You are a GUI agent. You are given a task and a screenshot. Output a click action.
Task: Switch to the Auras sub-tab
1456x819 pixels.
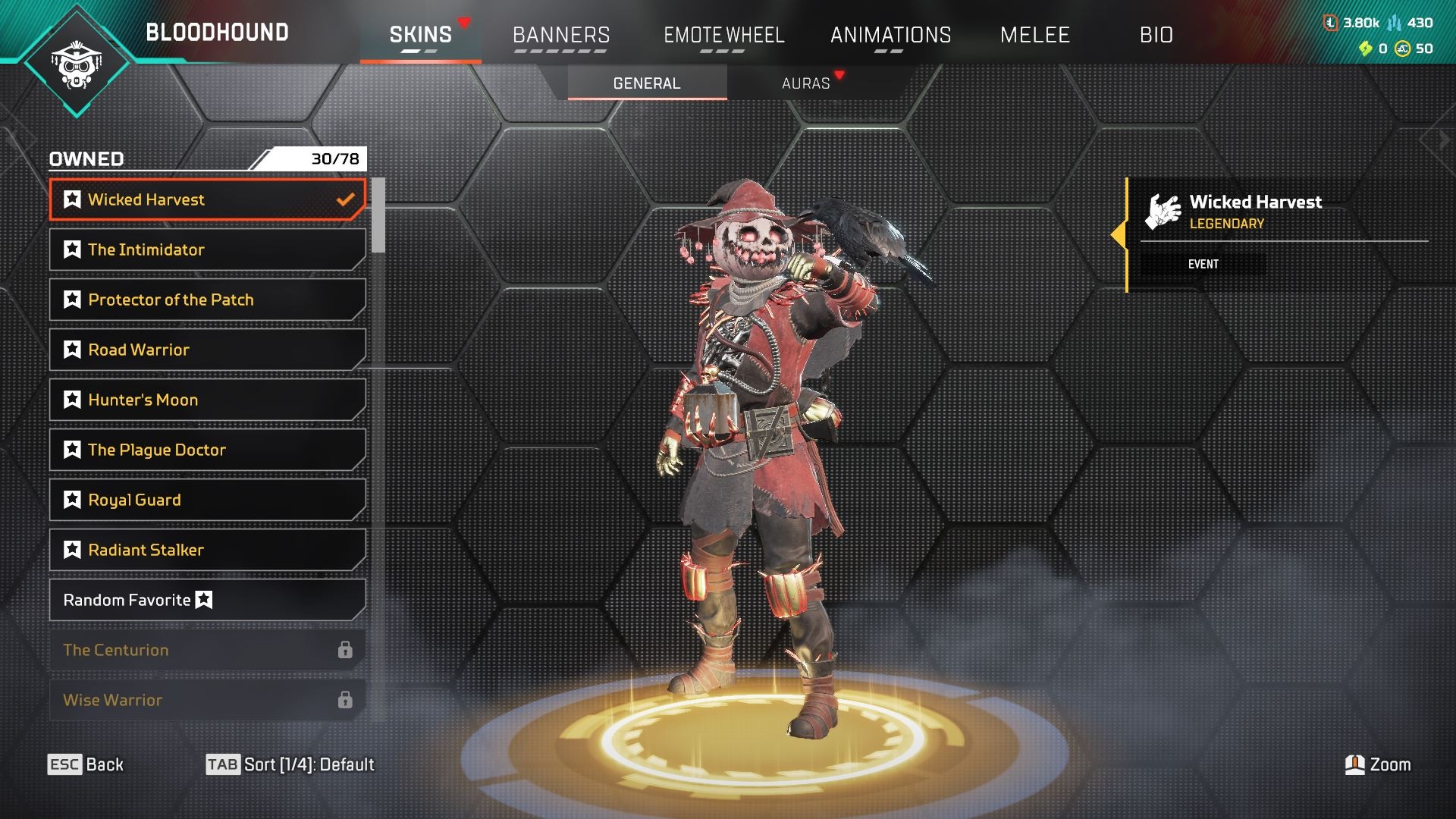coord(805,83)
